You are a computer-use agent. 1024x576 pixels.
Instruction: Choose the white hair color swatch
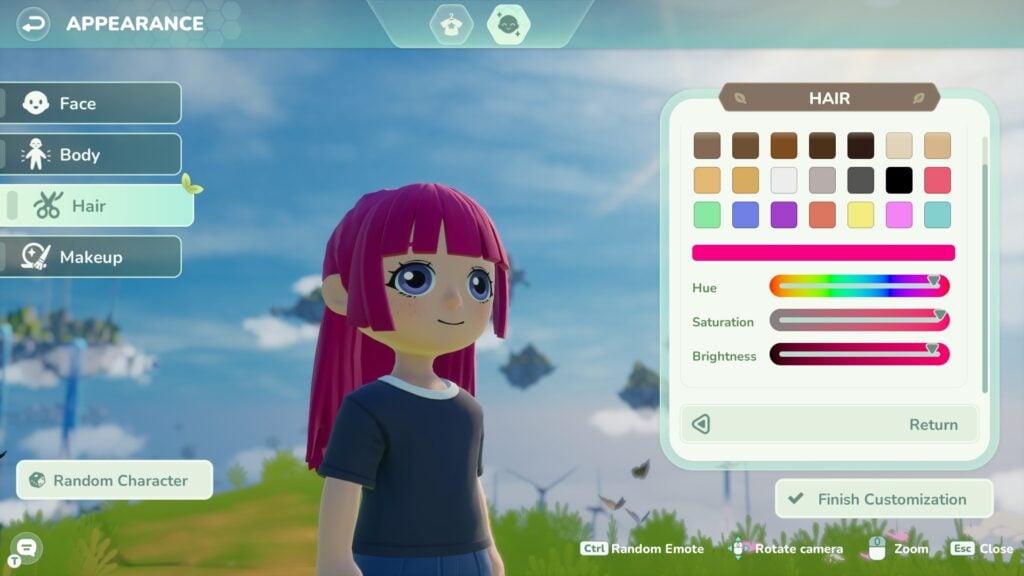784,180
